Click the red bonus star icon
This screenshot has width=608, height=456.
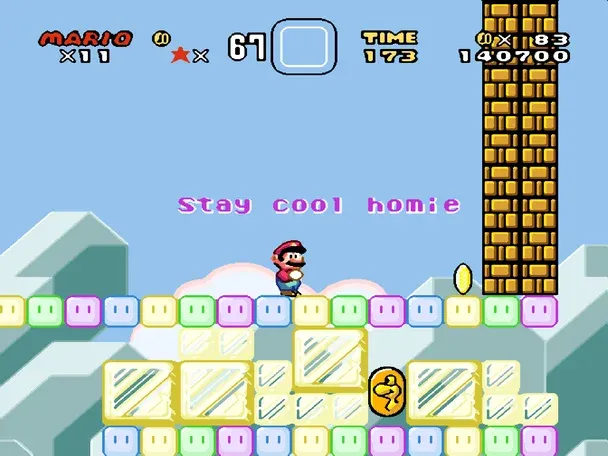coord(180,55)
